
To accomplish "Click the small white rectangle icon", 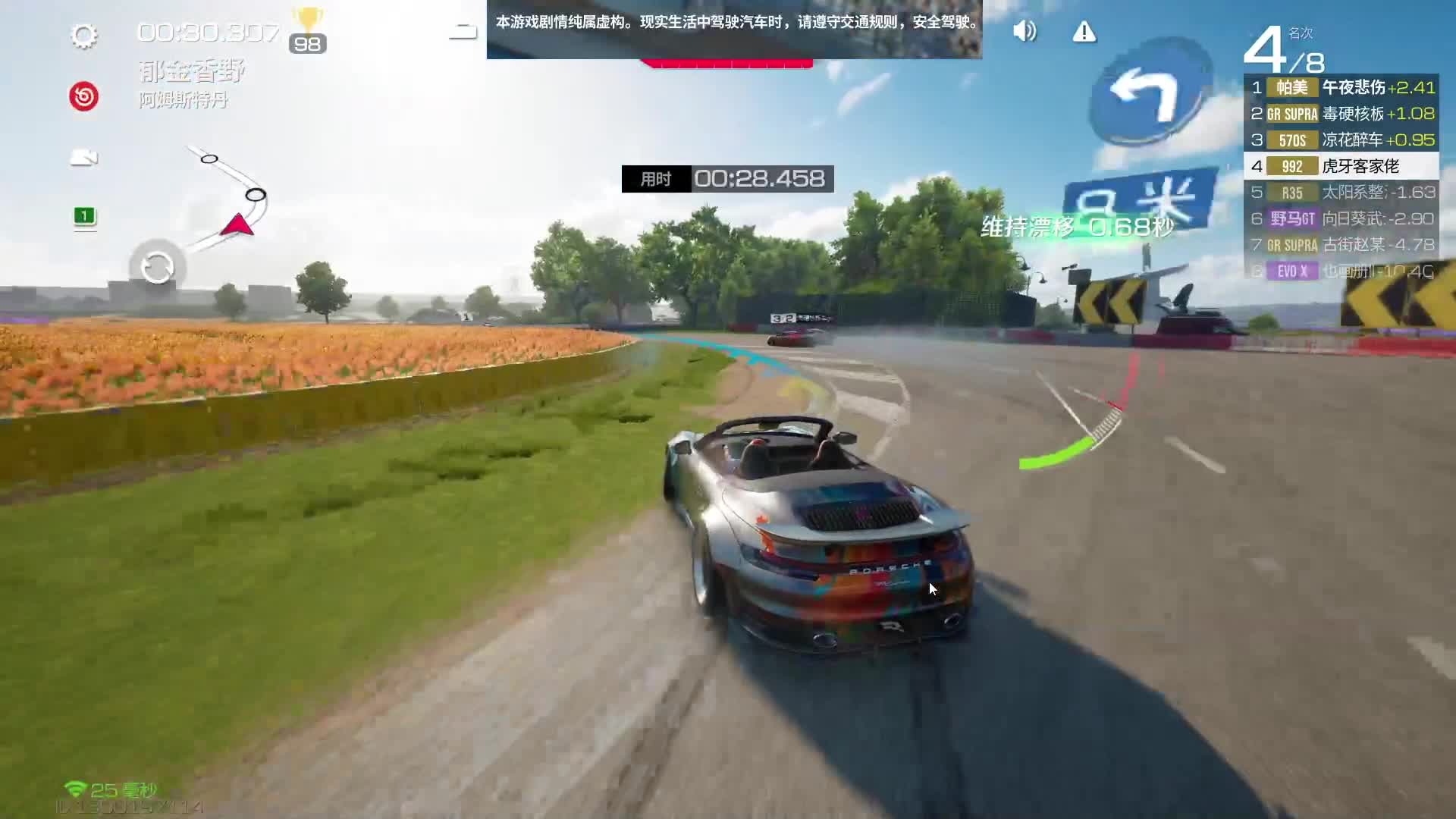I will pyautogui.click(x=463, y=32).
